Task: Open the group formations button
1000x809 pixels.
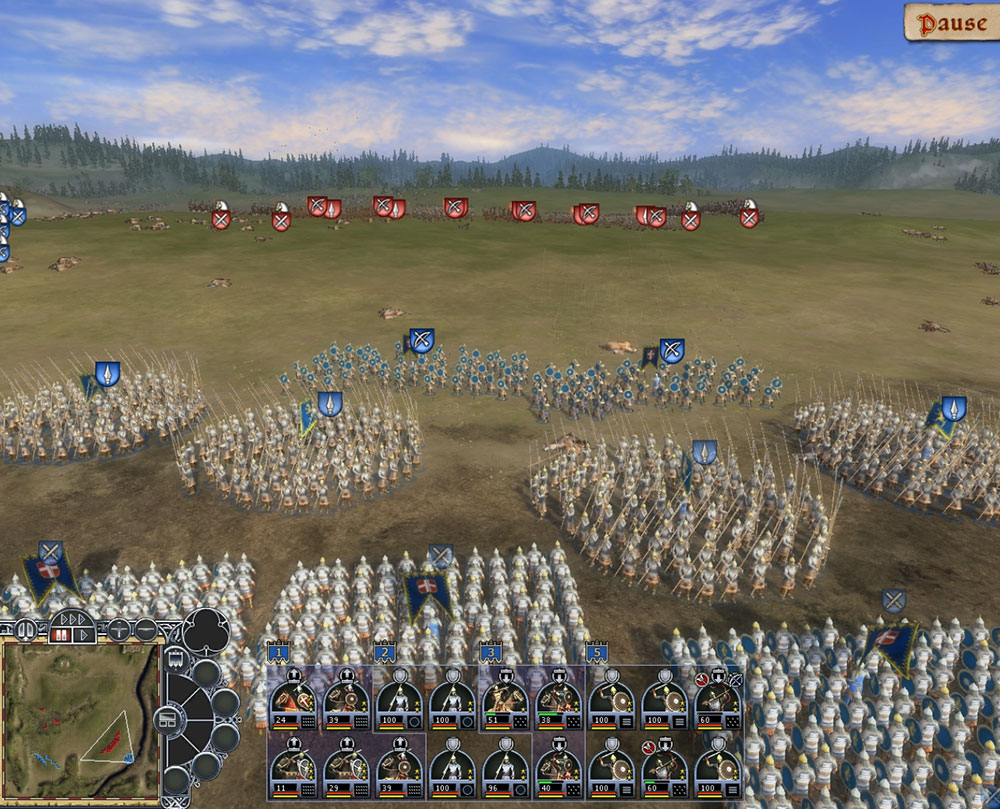Action: [168, 718]
